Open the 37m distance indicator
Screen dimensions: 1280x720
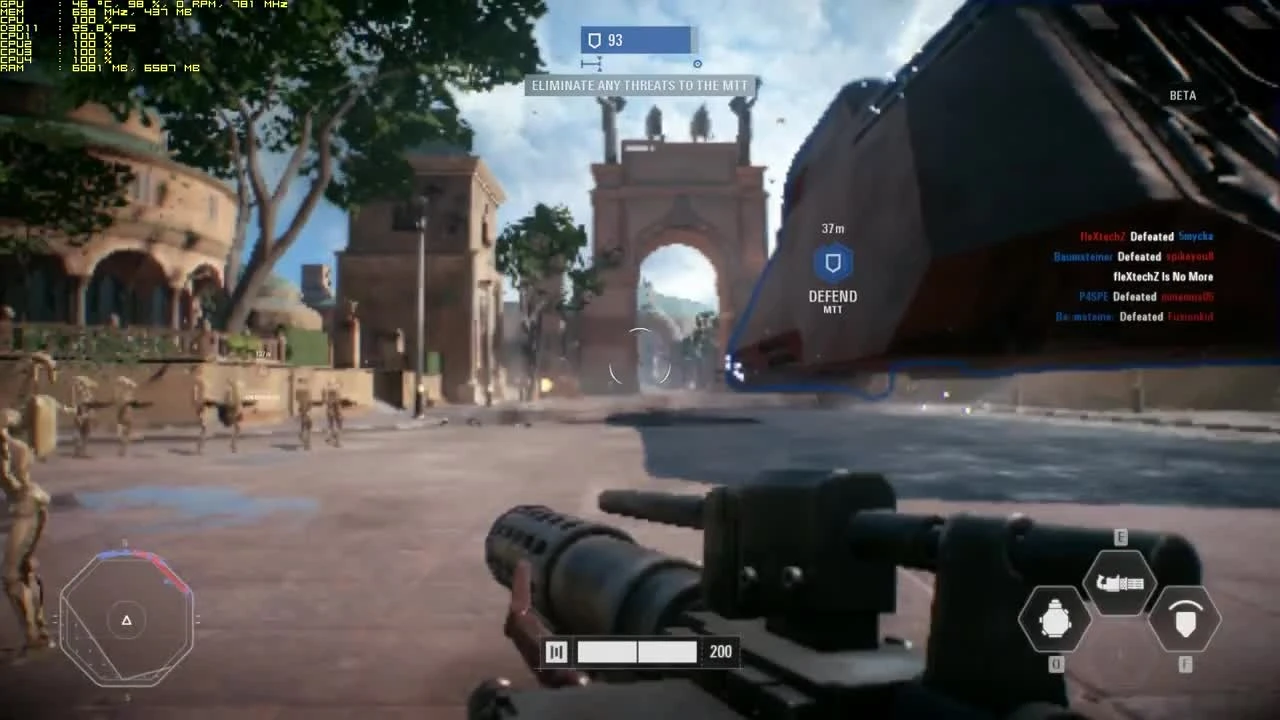coord(831,228)
